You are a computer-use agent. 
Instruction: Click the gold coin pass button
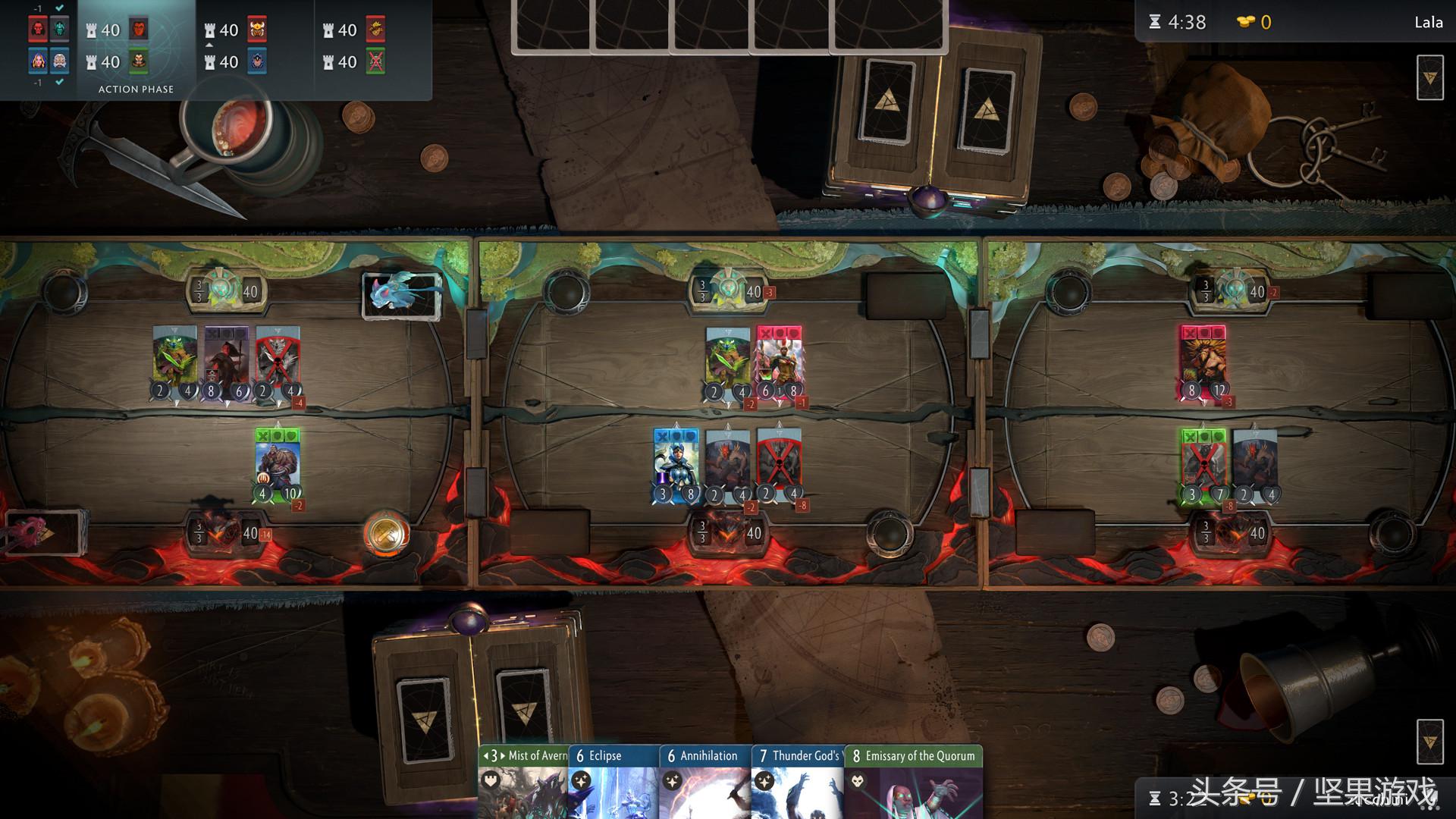point(387,532)
